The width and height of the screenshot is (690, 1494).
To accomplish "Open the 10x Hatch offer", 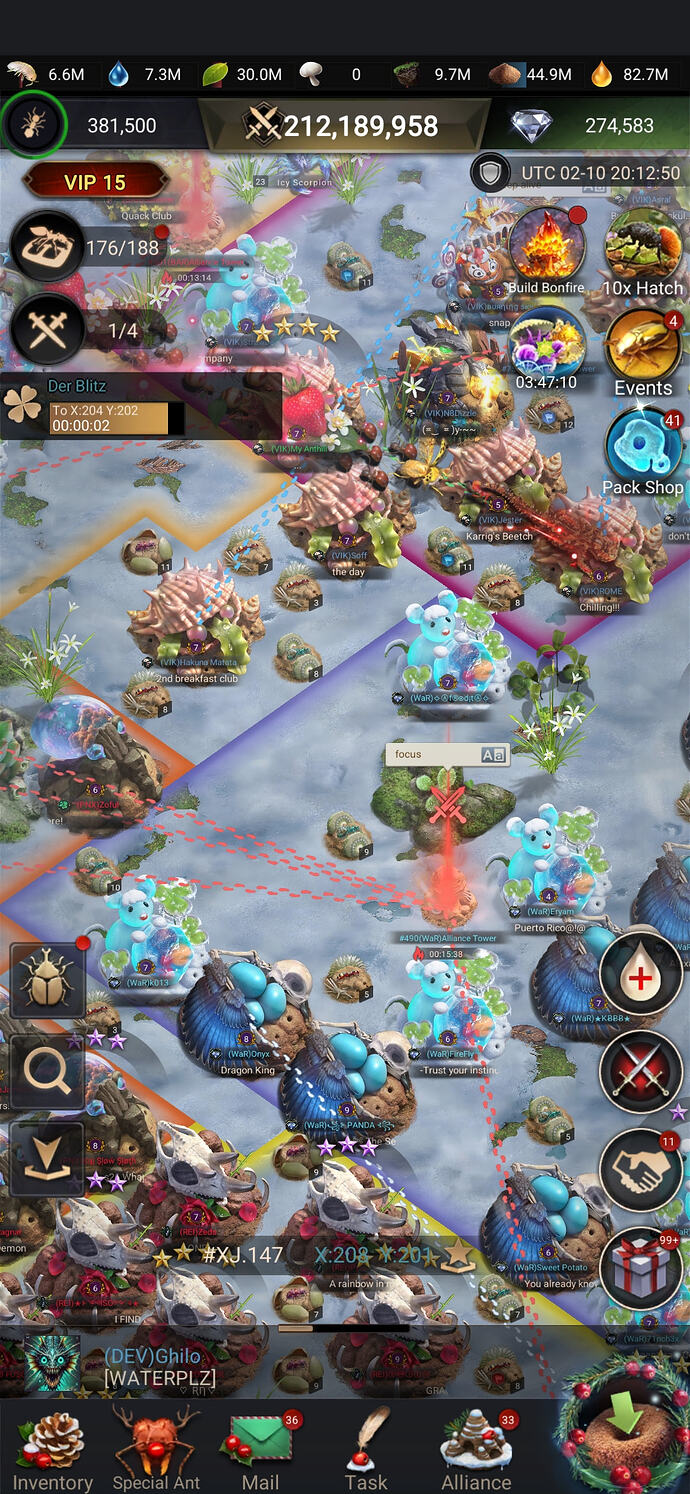I will pyautogui.click(x=642, y=248).
